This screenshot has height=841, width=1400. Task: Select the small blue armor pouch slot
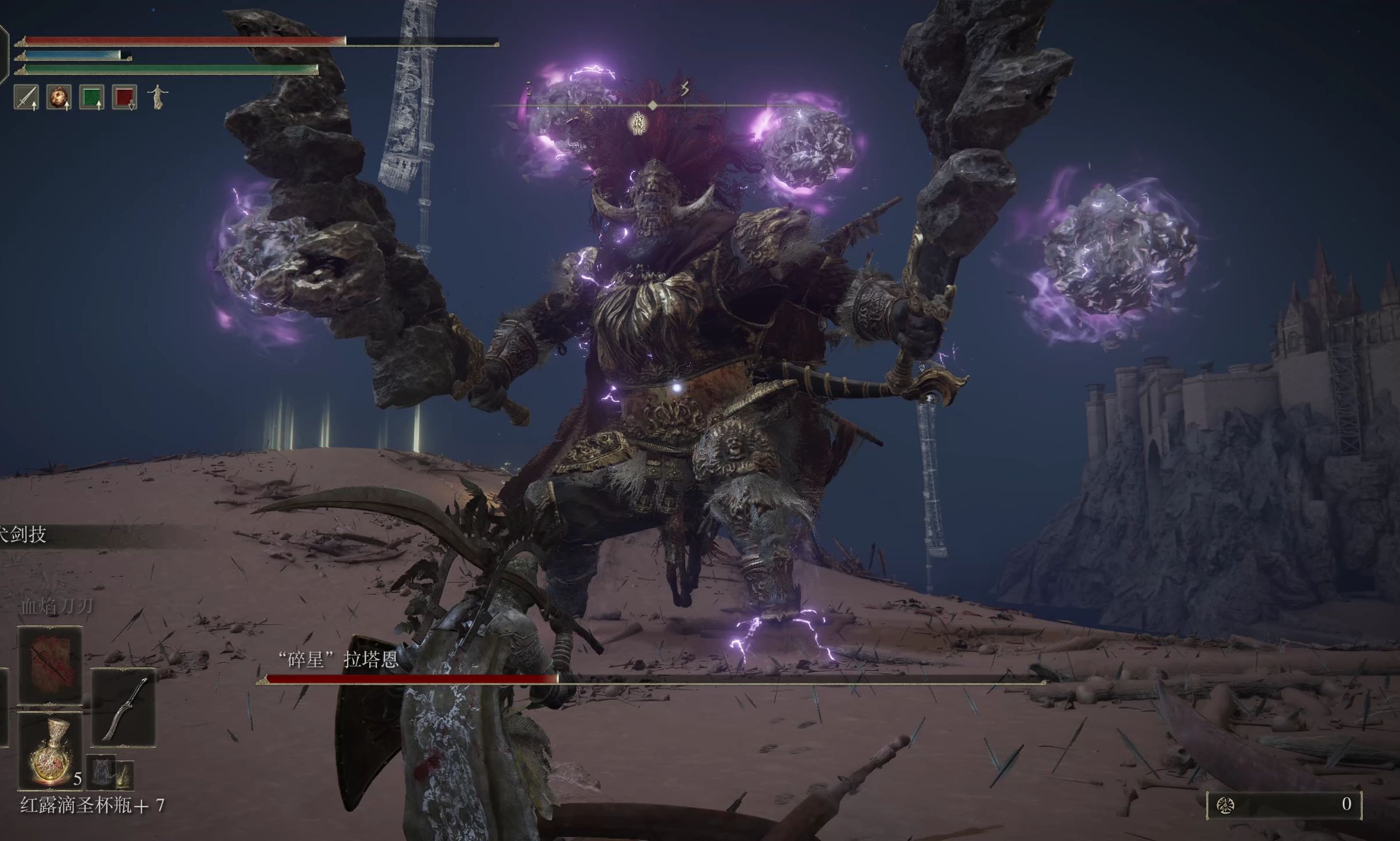[x=102, y=772]
